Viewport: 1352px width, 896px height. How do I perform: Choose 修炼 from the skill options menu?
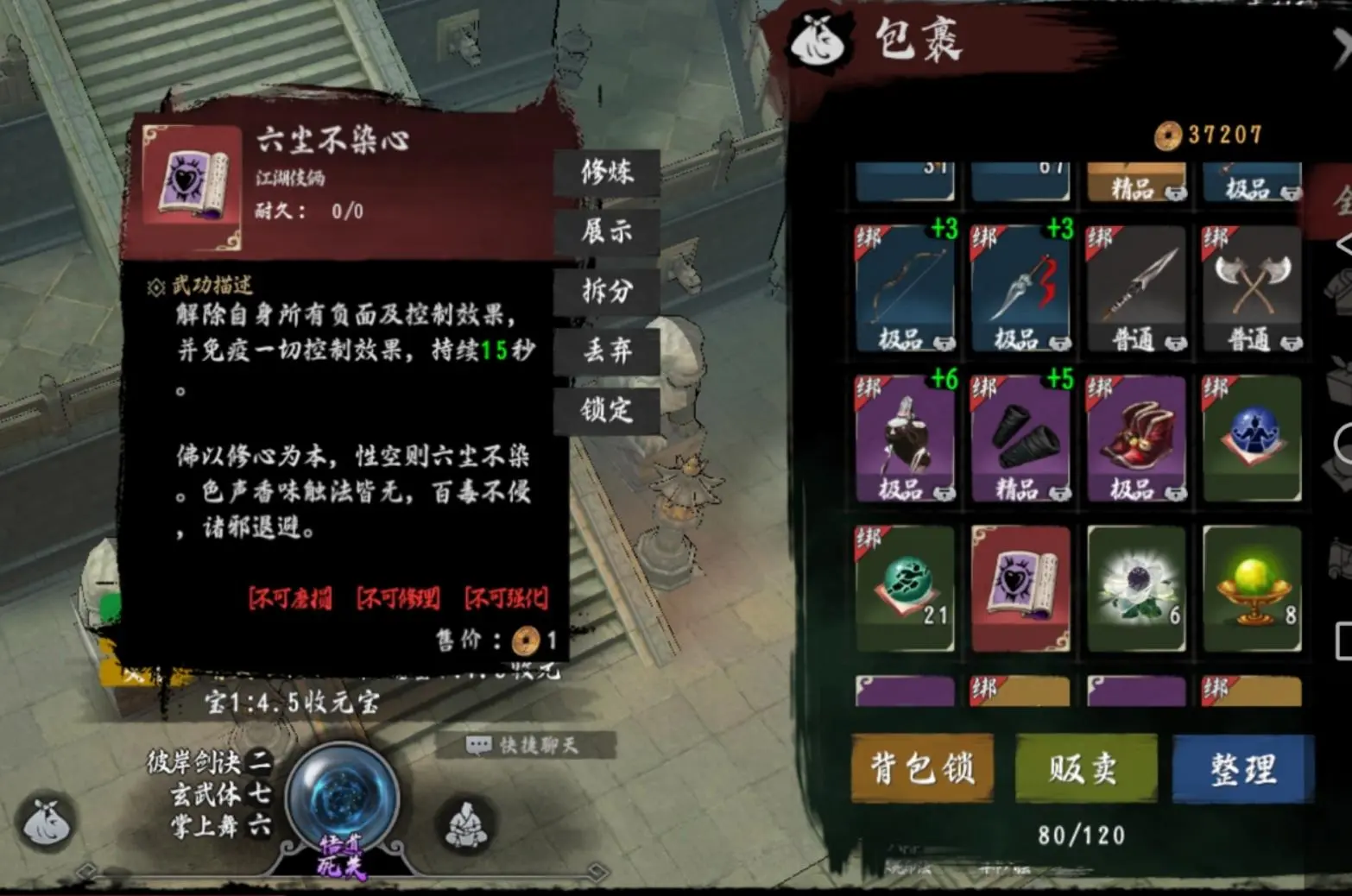click(x=608, y=174)
